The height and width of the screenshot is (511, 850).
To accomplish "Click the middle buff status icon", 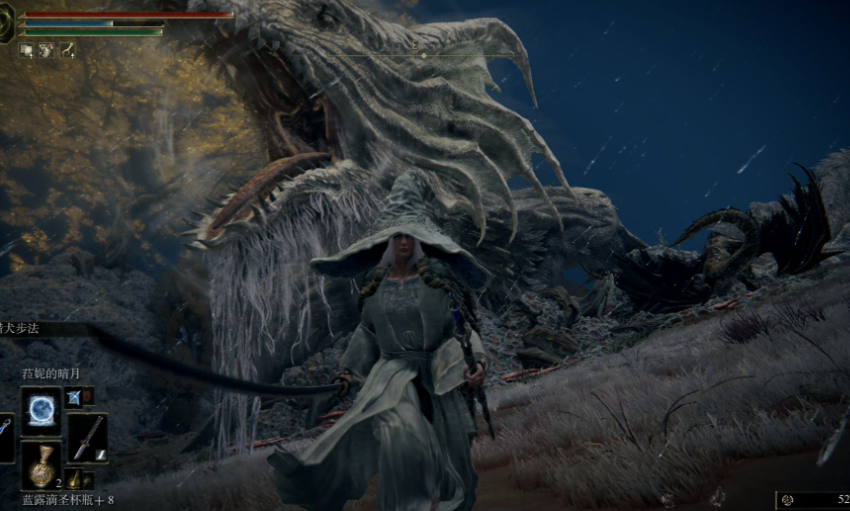I will click(46, 50).
